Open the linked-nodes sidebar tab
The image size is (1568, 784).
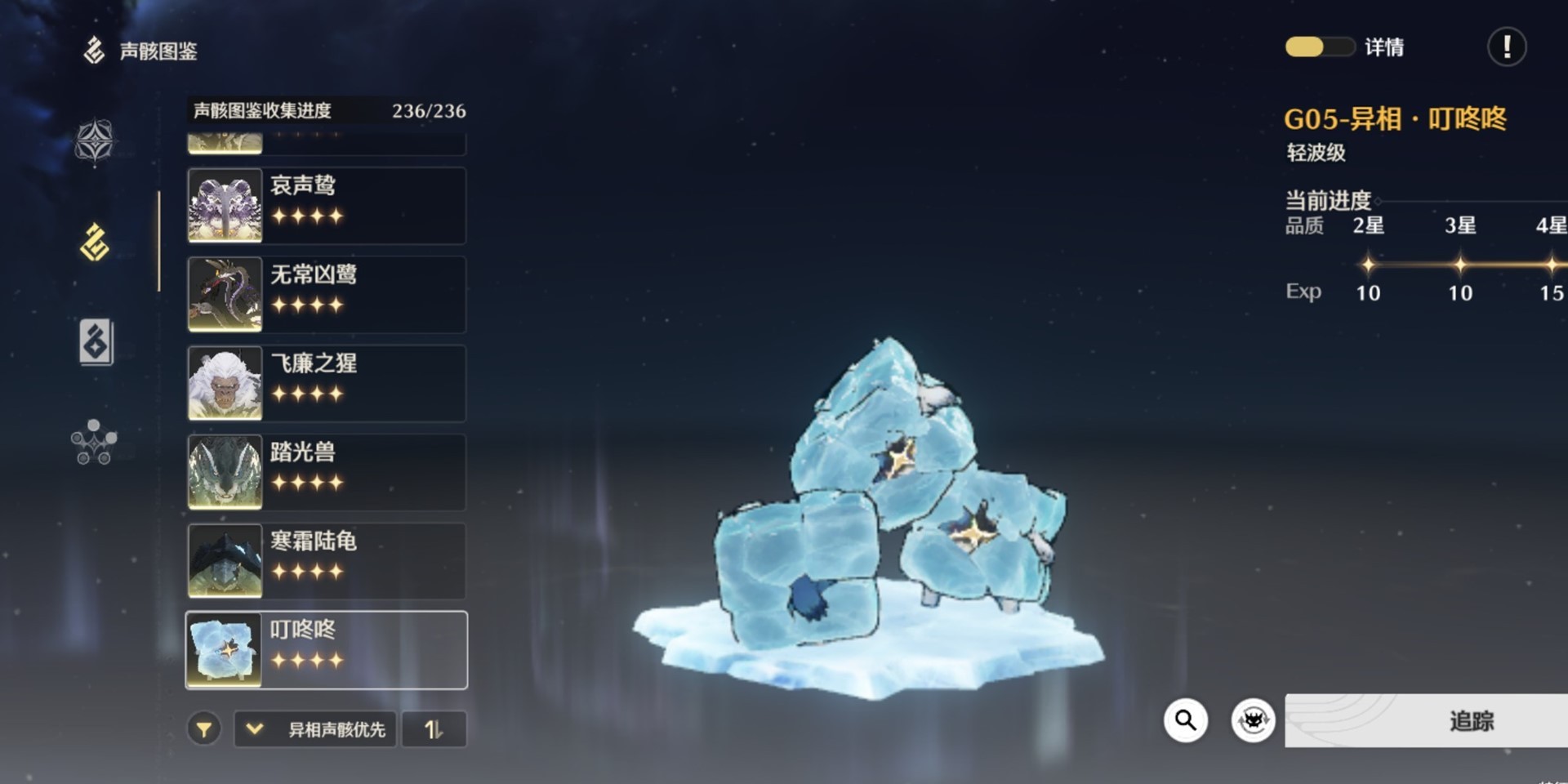click(x=94, y=442)
